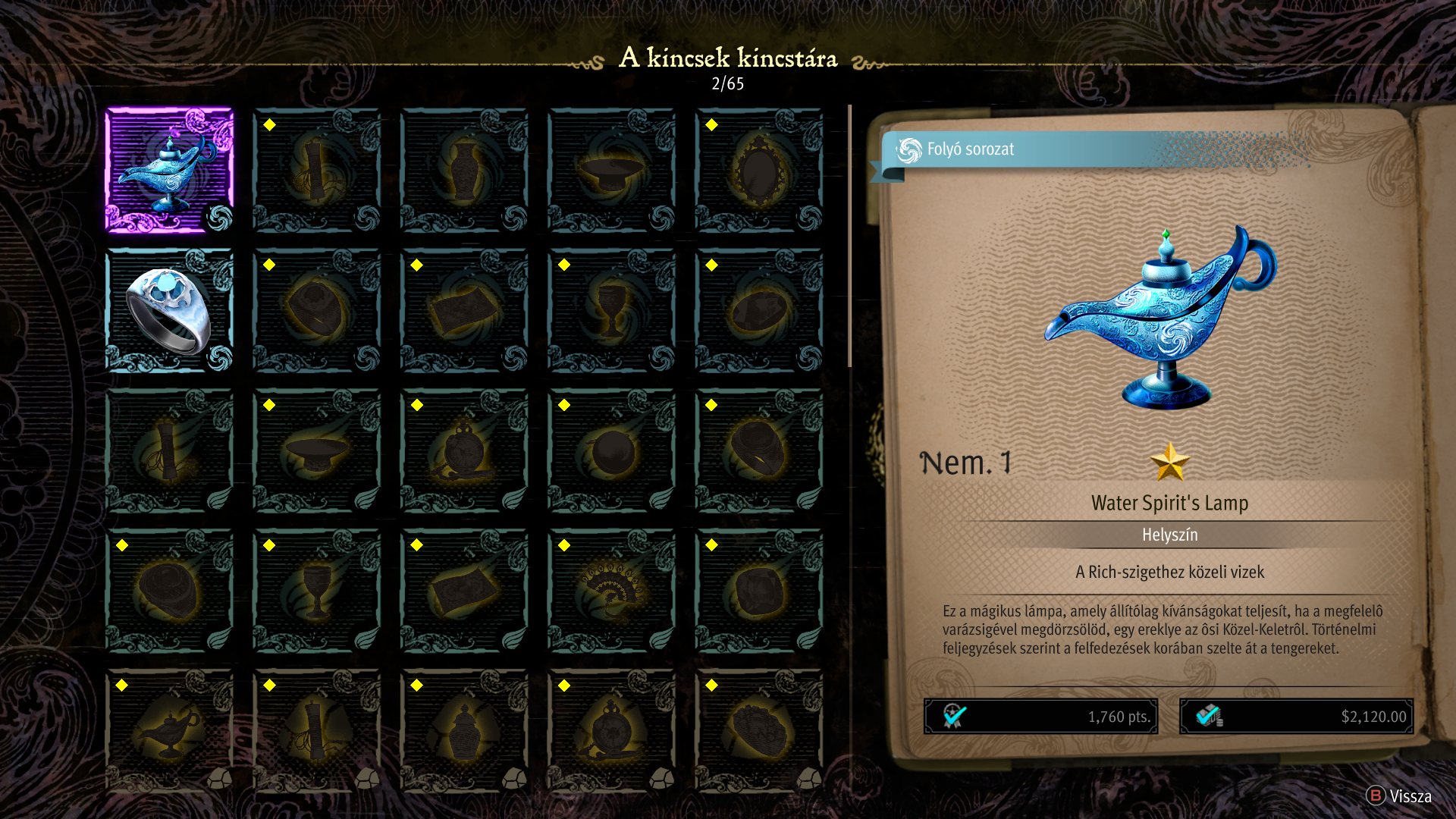Select the Water Spirit's Lamp treasure

click(169, 170)
